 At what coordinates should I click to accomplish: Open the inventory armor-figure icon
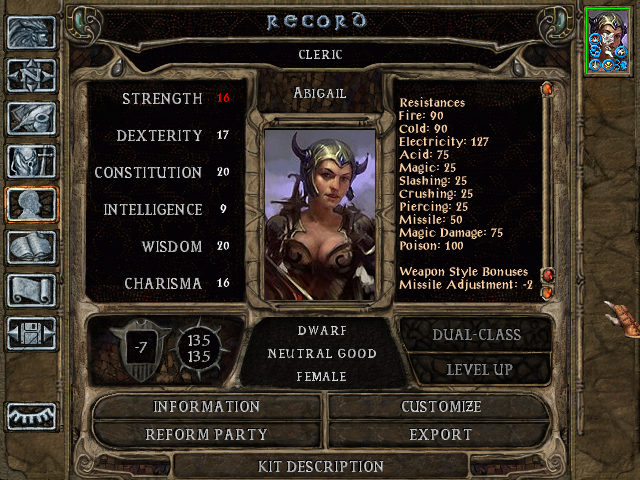(30, 161)
